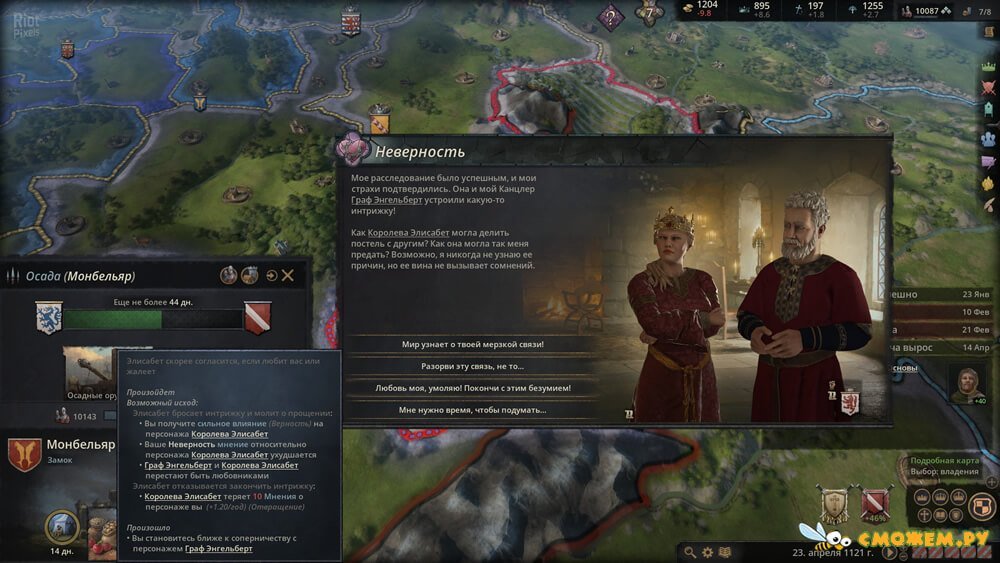
Task: Open the purple question mark notification
Action: [x=609, y=15]
